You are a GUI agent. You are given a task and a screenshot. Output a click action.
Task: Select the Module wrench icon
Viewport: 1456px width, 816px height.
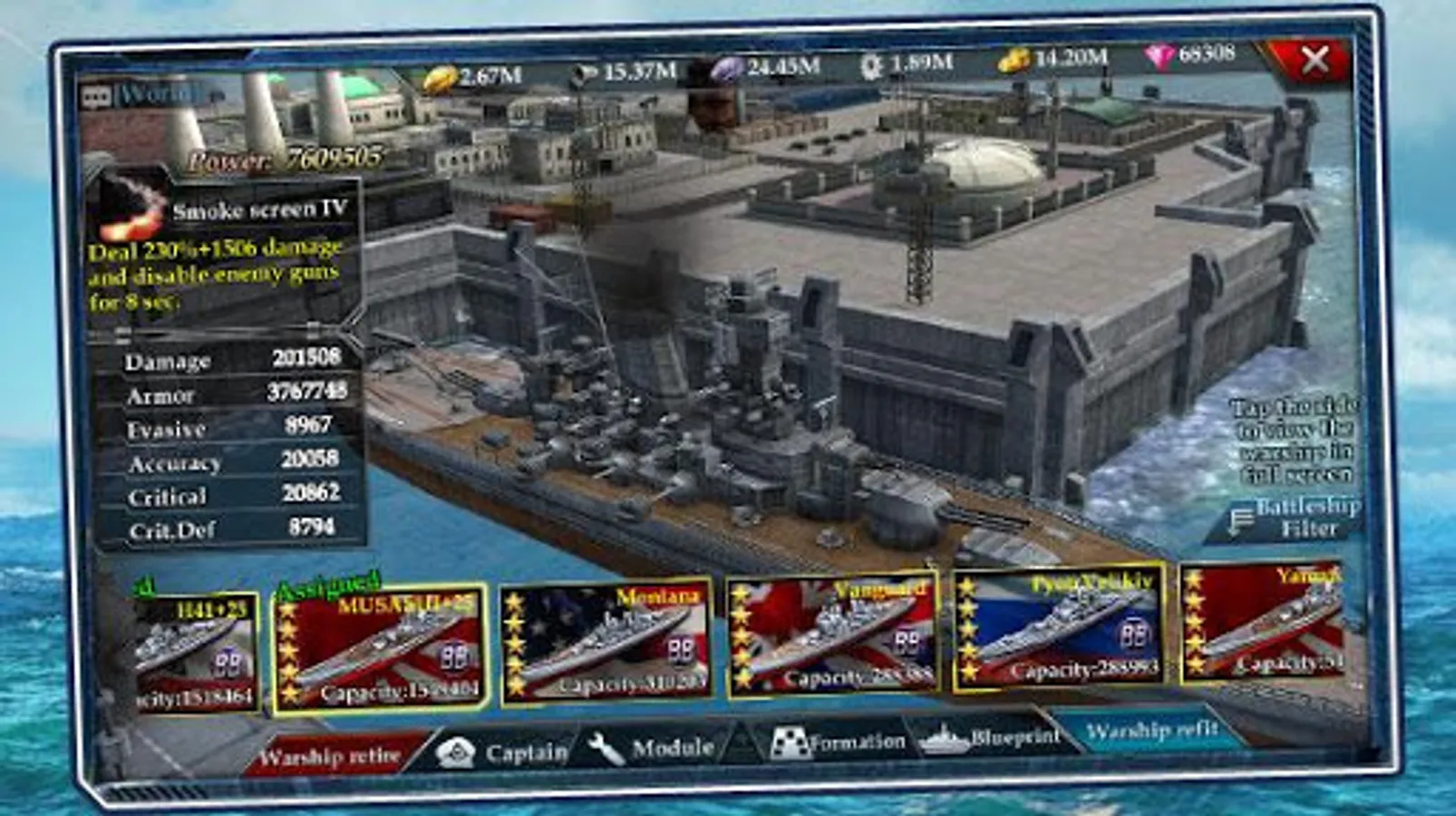(x=609, y=749)
